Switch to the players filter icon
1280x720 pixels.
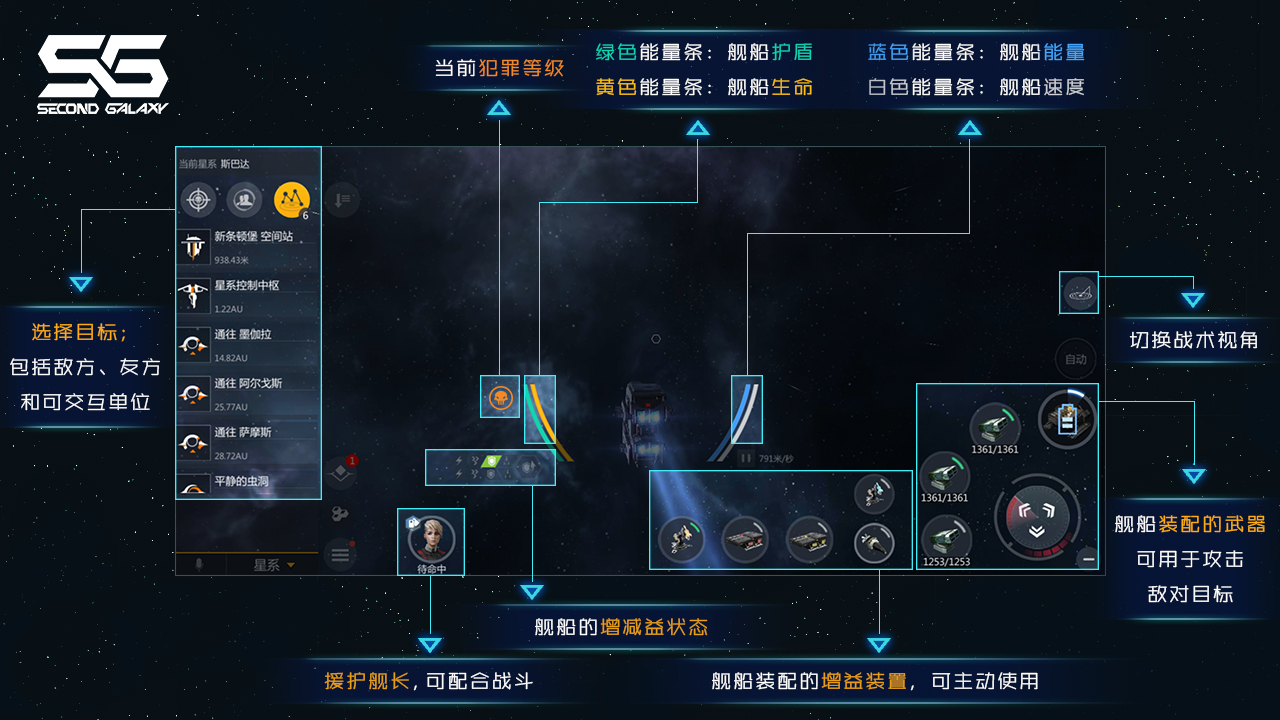pyautogui.click(x=245, y=200)
